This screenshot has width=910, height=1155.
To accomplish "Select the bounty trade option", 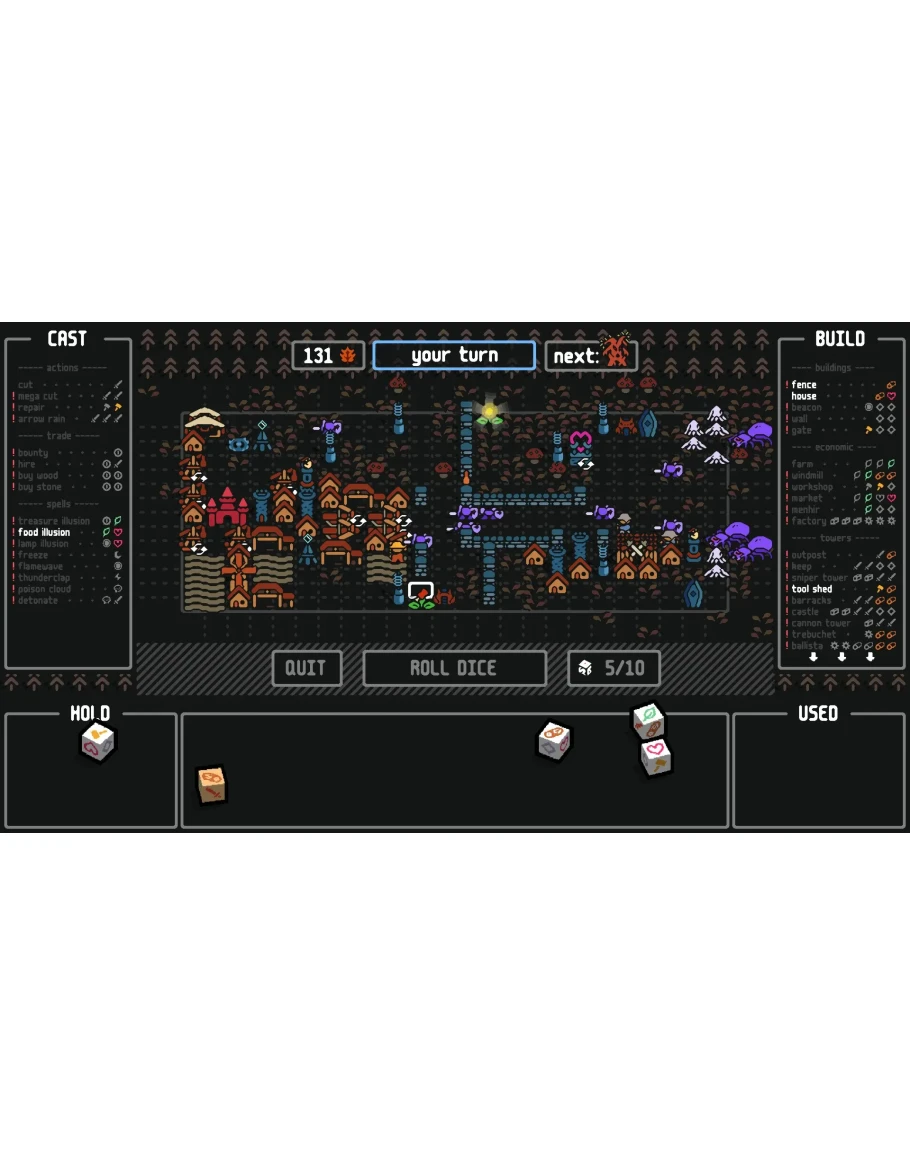I will tap(33, 453).
